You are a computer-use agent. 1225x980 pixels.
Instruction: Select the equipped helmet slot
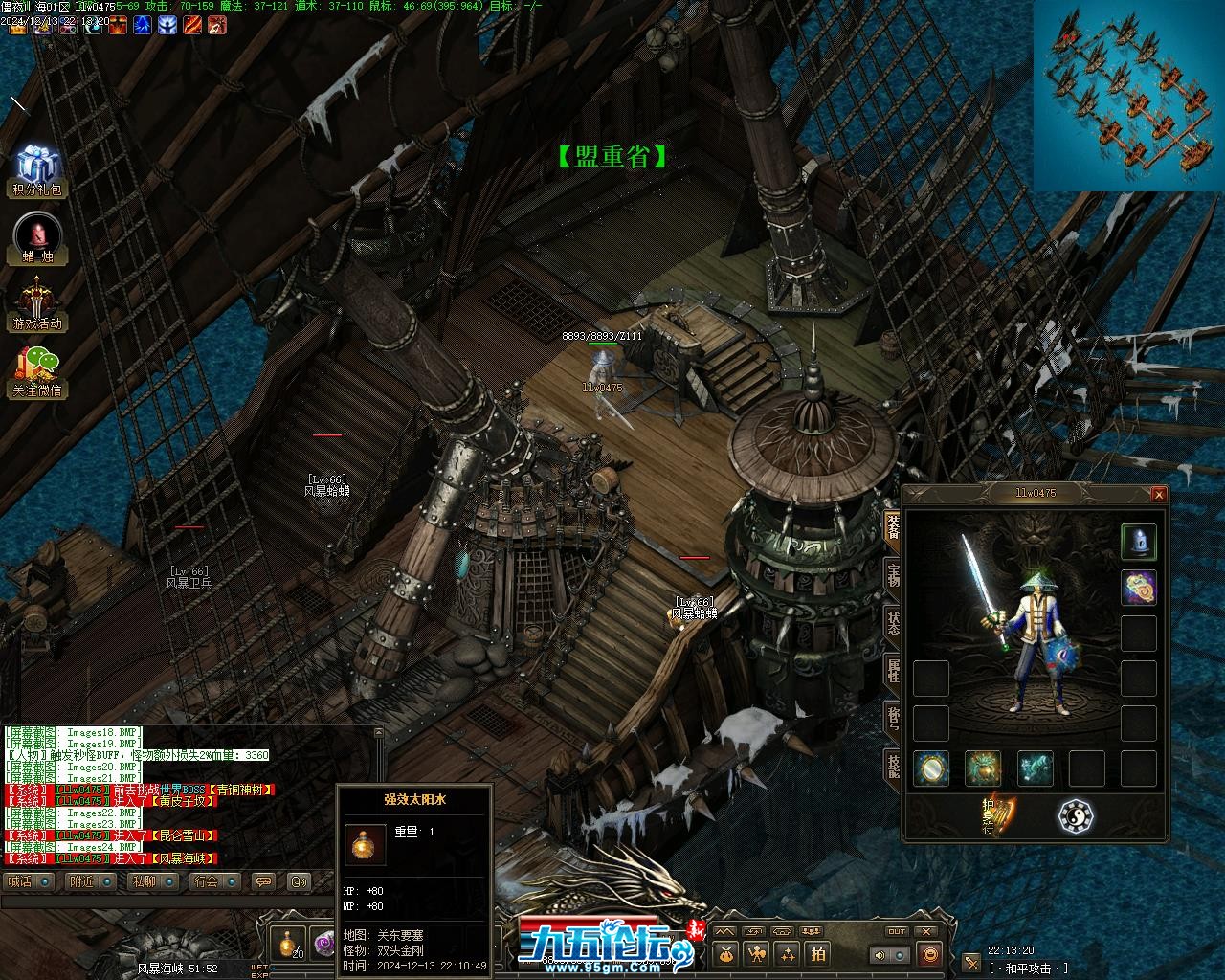(x=1138, y=542)
